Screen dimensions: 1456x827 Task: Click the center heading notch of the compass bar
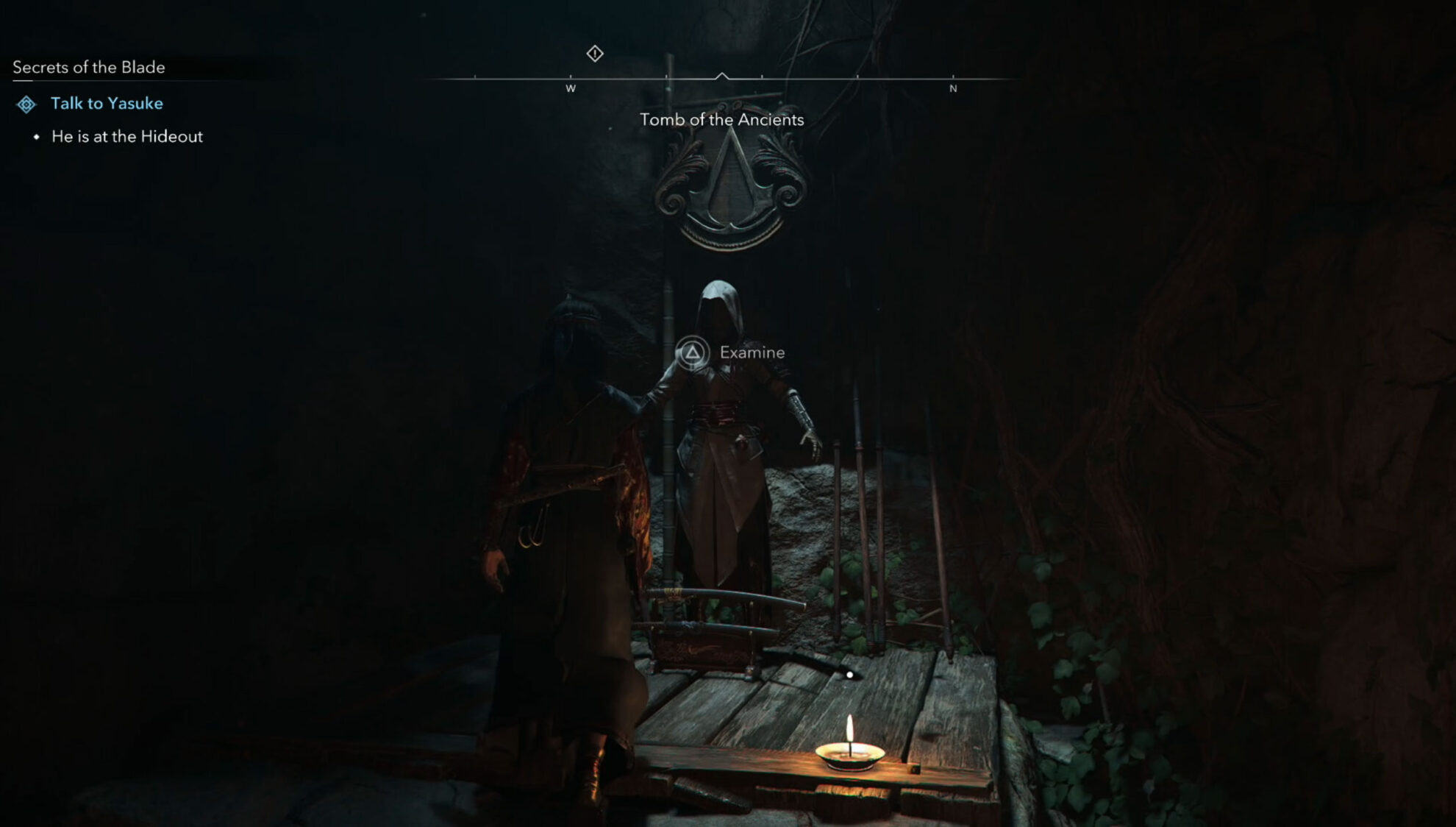[x=721, y=74]
